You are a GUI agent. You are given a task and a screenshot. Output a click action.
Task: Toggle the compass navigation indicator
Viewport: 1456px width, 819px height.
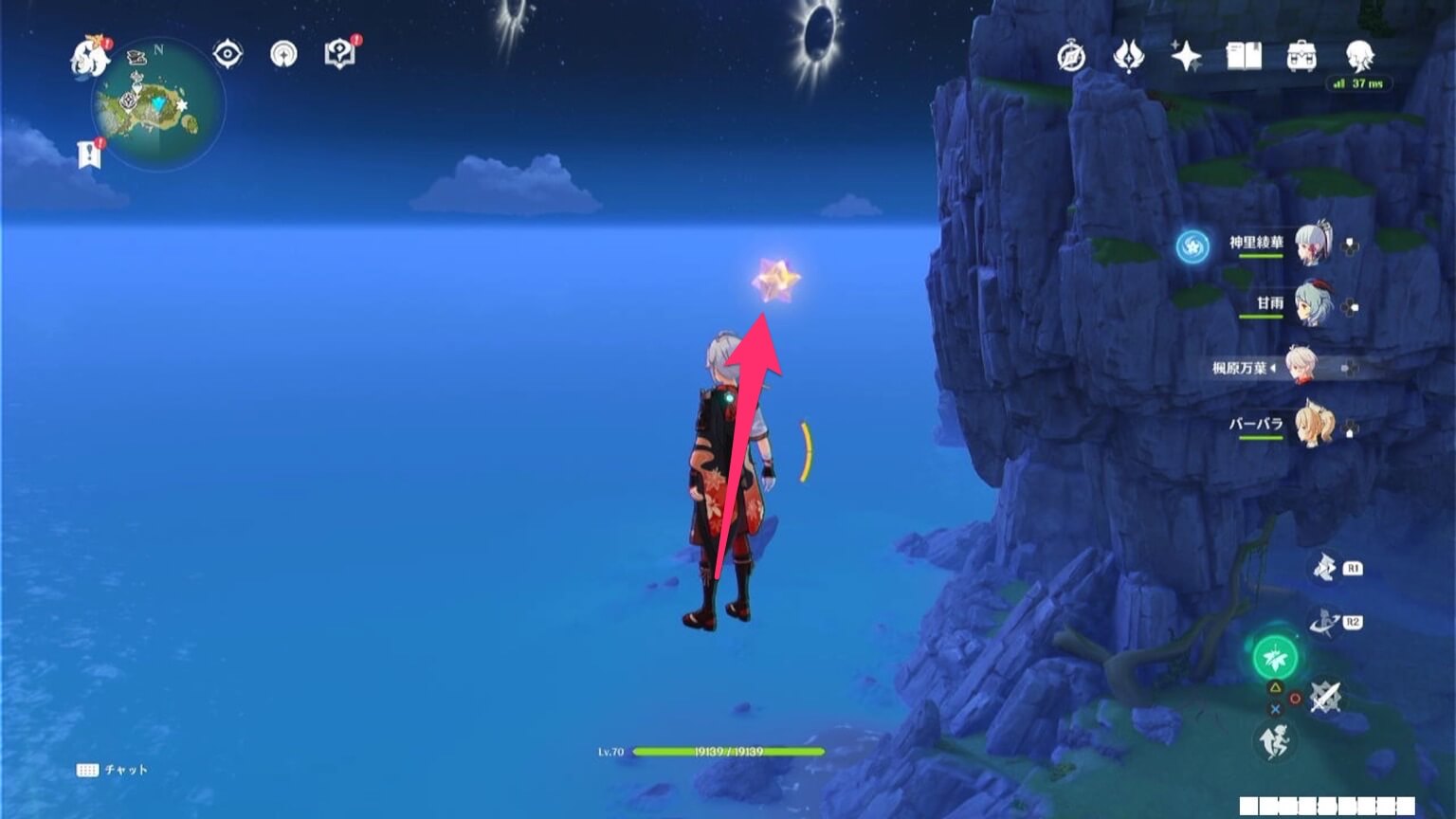[282, 55]
